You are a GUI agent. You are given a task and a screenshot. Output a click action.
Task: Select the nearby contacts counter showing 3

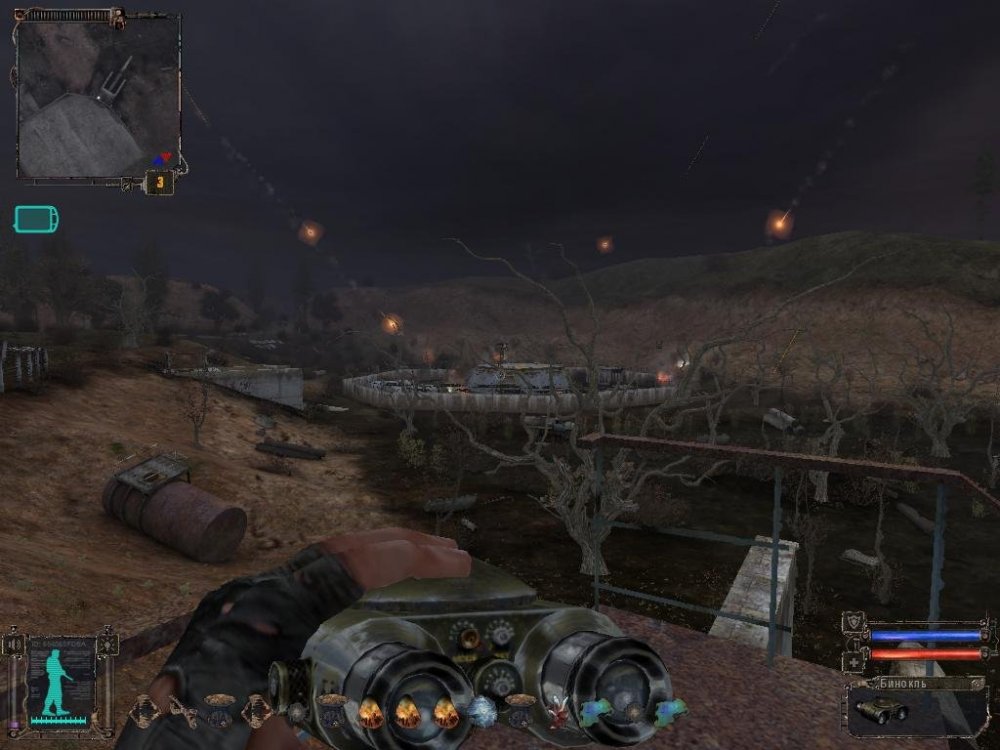[159, 183]
